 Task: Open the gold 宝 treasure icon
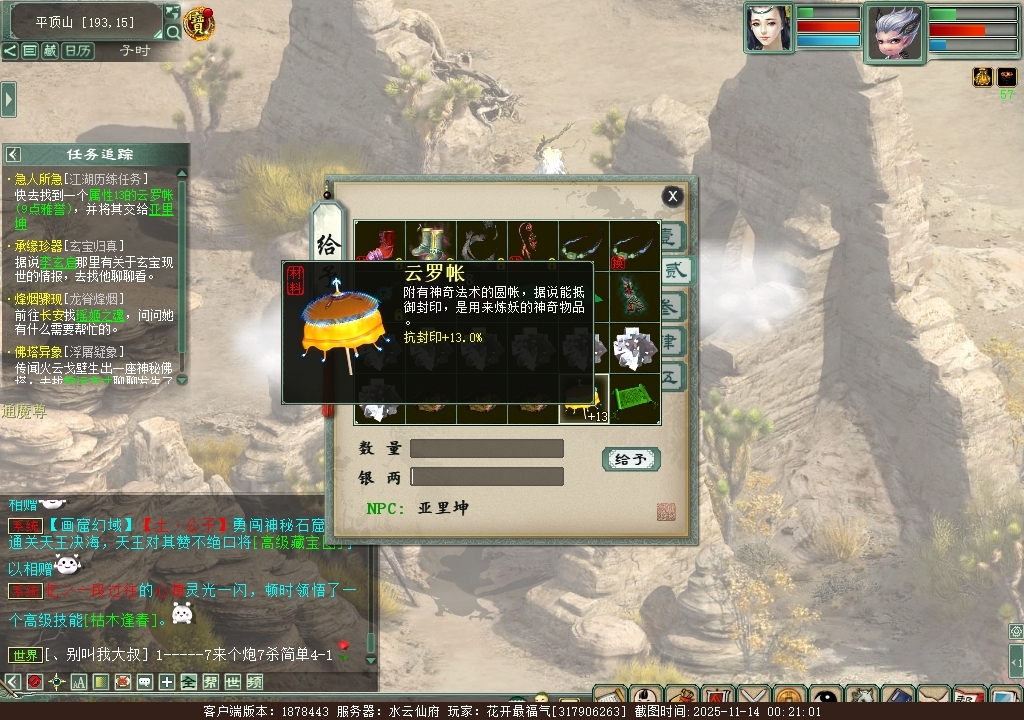200,24
